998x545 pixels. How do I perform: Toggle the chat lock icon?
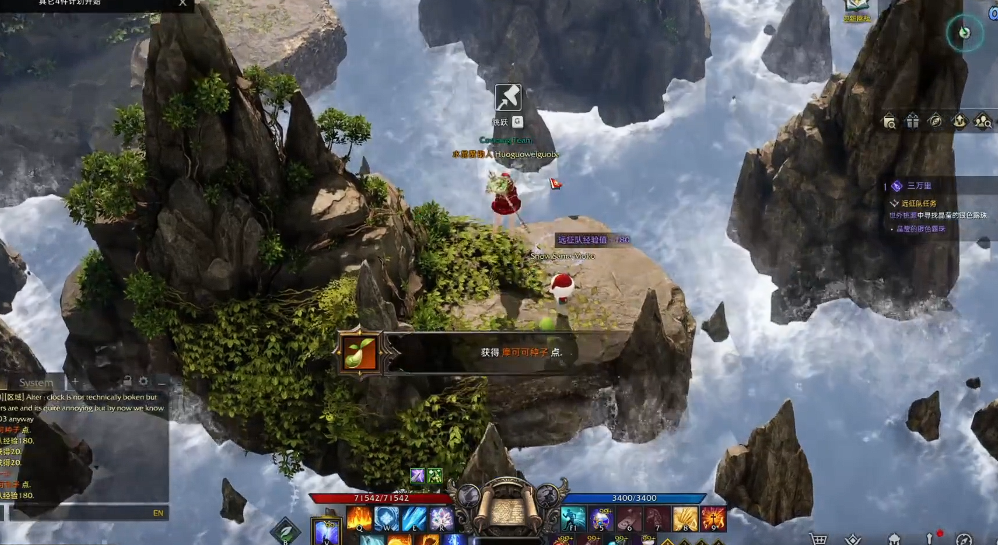tap(128, 382)
